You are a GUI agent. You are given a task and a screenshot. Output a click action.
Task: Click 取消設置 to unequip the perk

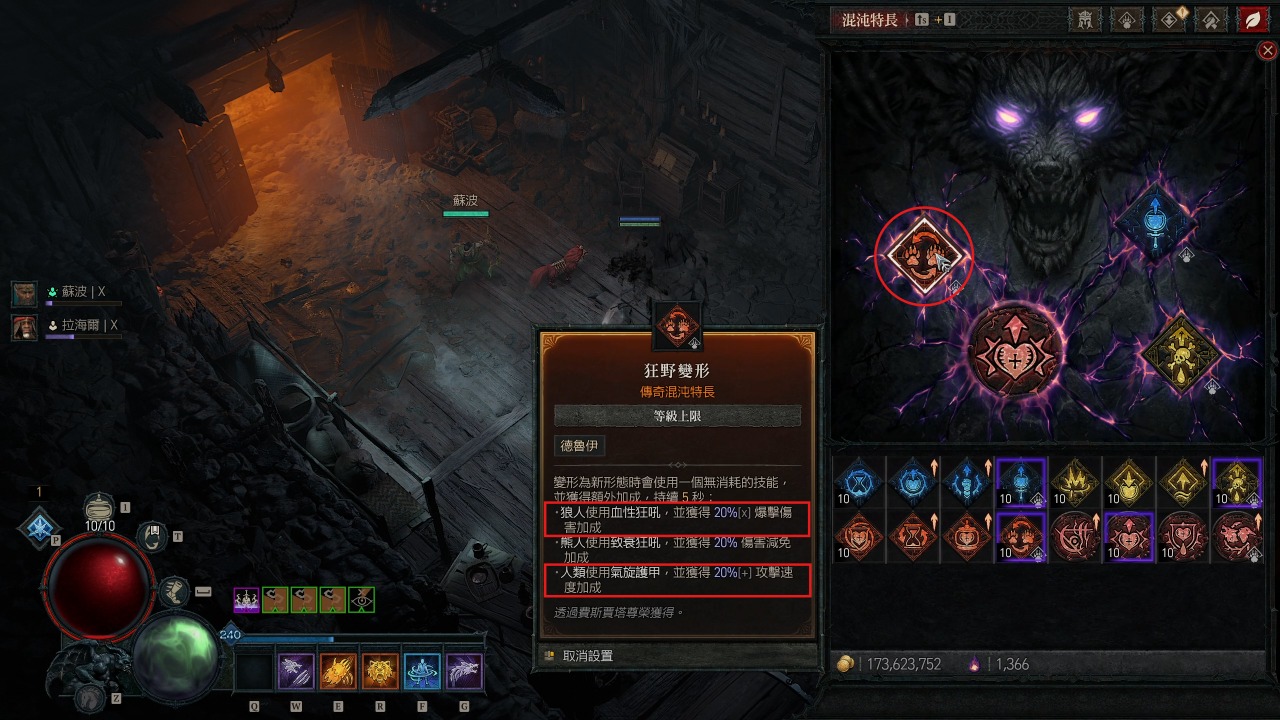click(x=587, y=656)
